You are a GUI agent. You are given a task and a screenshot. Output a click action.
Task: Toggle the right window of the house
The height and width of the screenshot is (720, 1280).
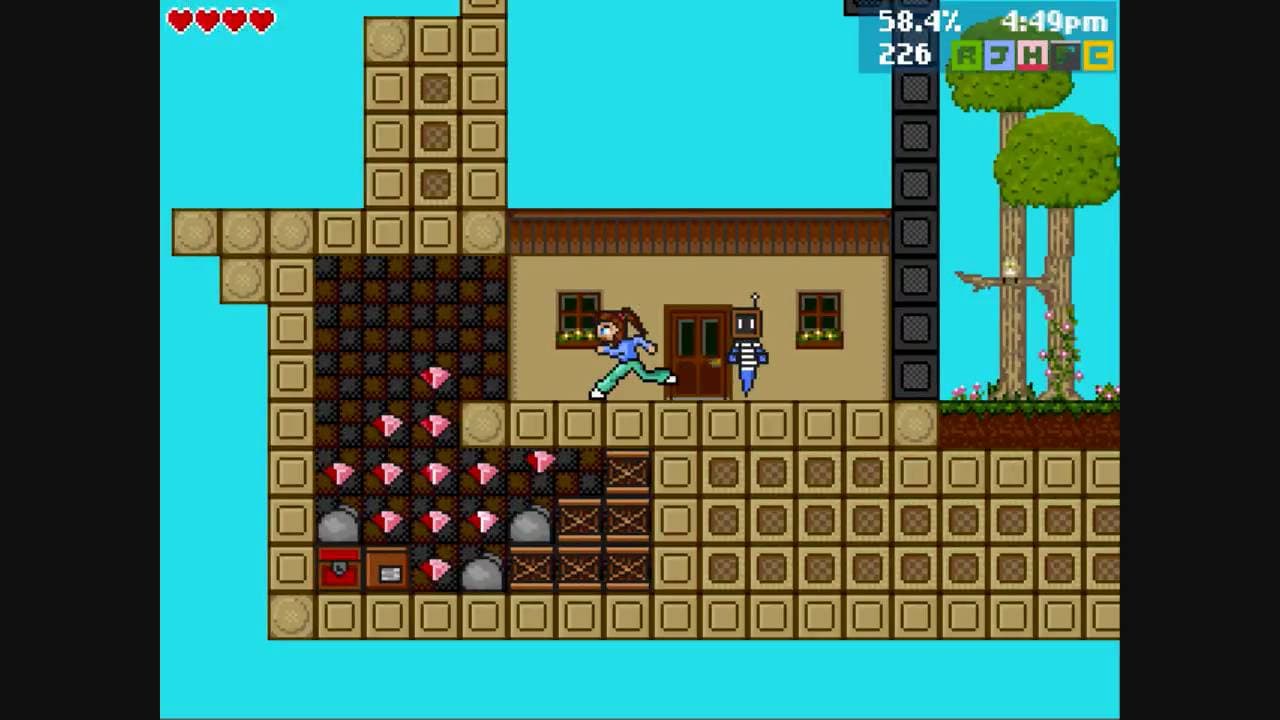click(x=819, y=320)
